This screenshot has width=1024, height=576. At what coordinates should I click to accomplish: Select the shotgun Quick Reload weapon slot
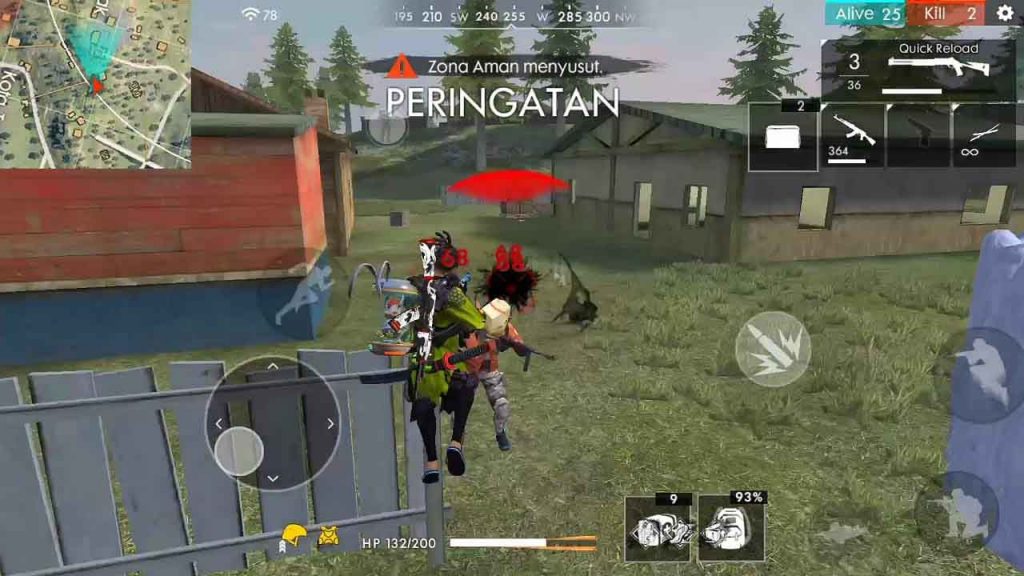pyautogui.click(x=918, y=70)
